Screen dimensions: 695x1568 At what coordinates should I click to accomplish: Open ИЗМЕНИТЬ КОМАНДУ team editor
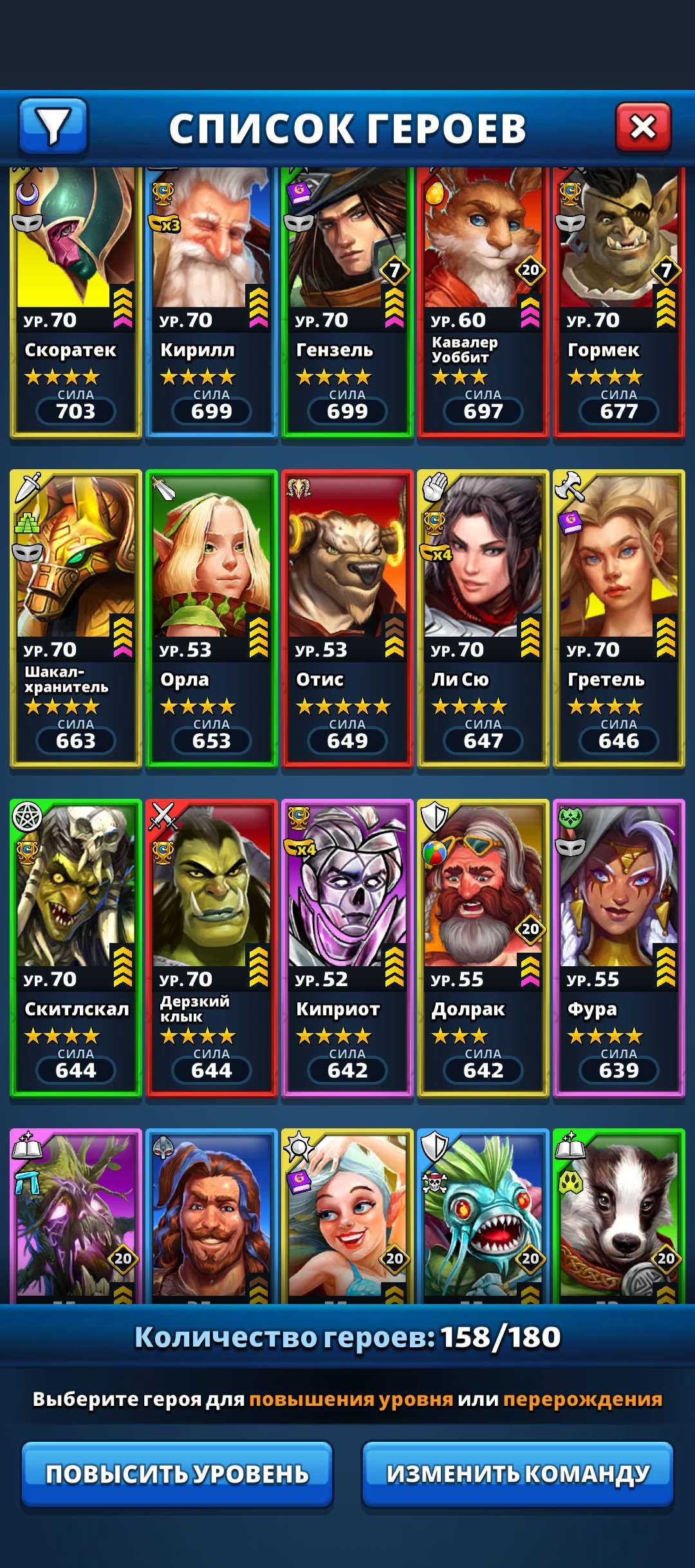[x=518, y=1473]
